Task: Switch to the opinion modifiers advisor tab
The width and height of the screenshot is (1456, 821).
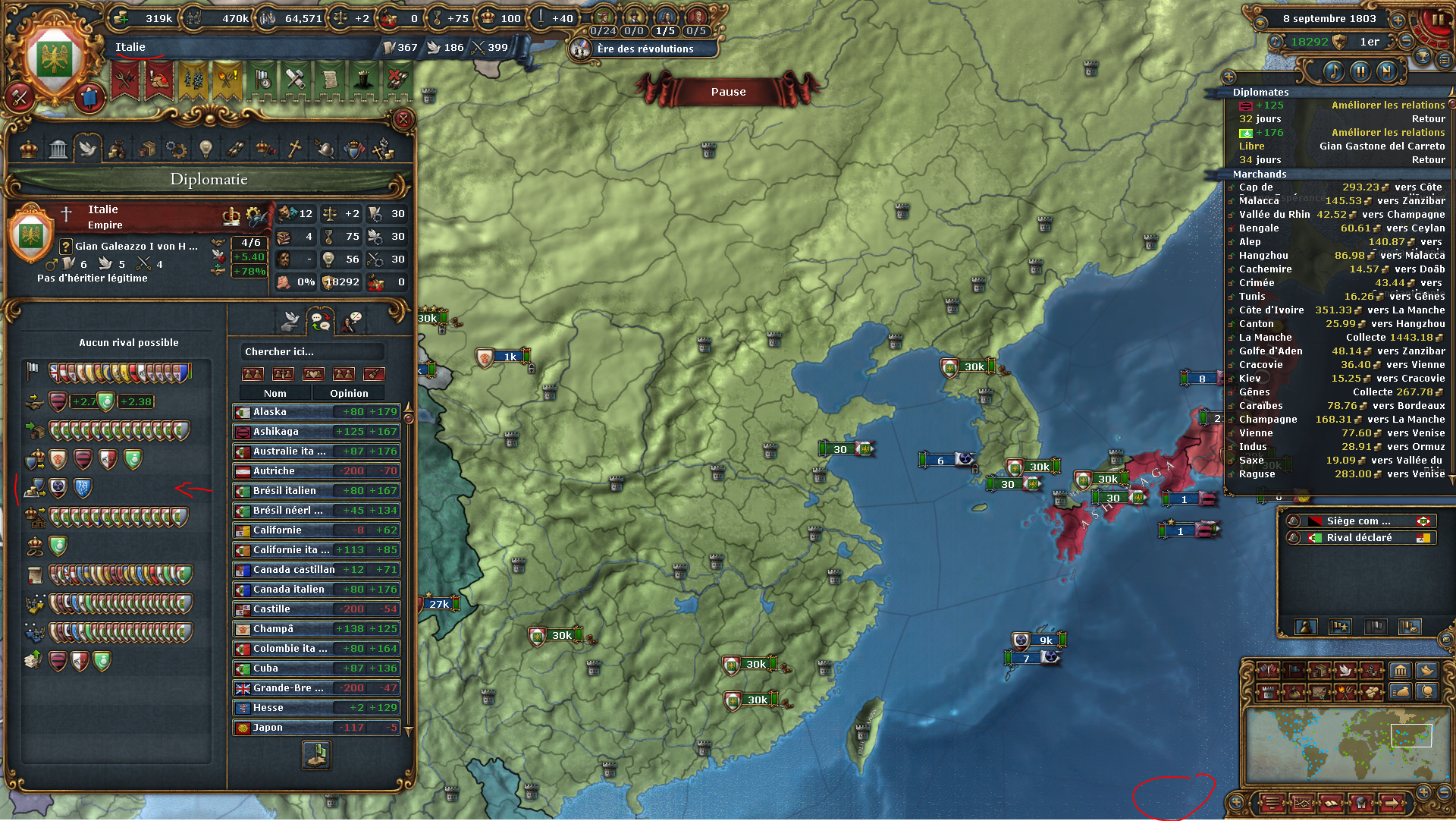Action: (x=349, y=320)
